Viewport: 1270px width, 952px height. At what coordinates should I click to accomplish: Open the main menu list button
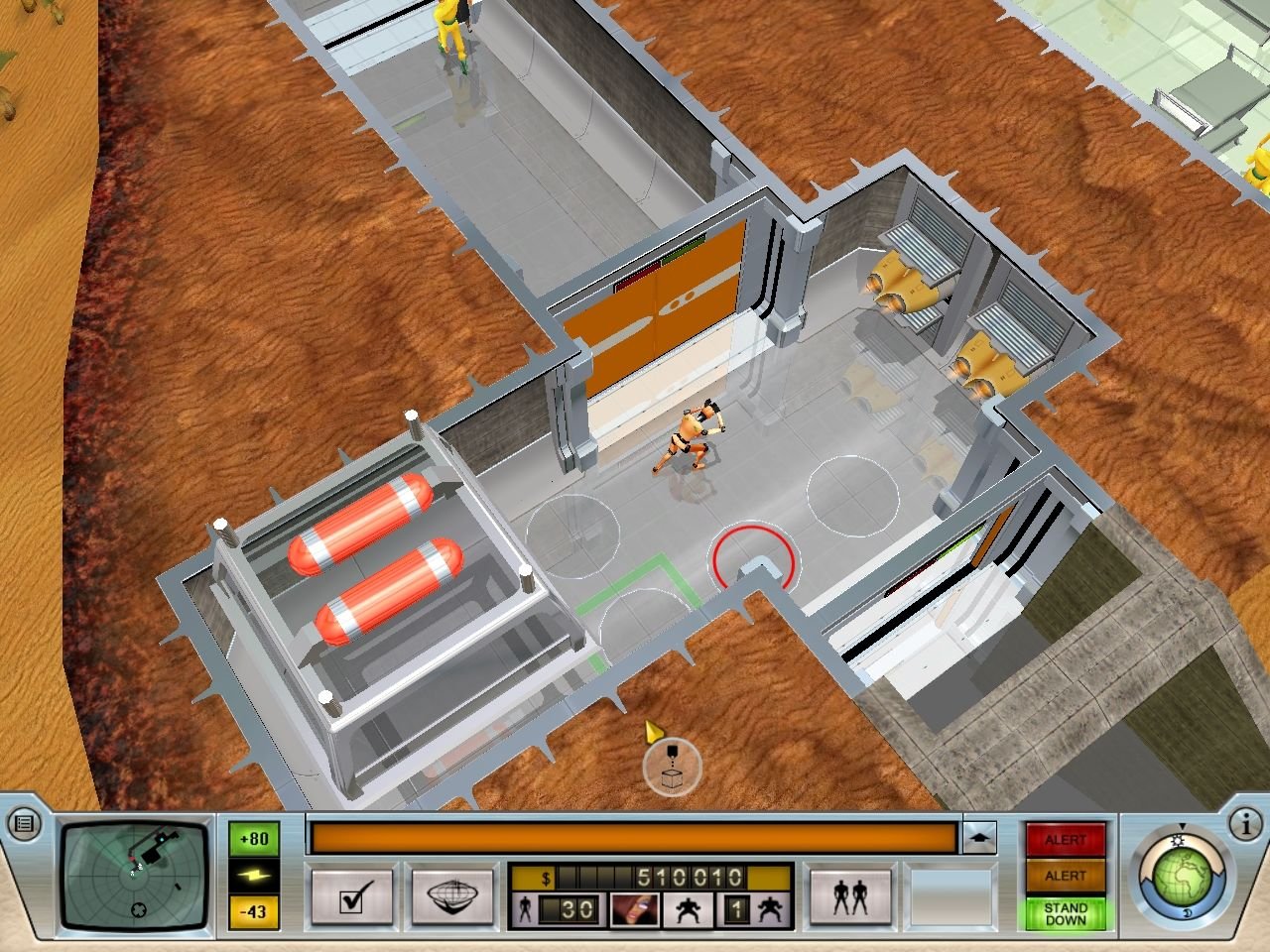(24, 823)
